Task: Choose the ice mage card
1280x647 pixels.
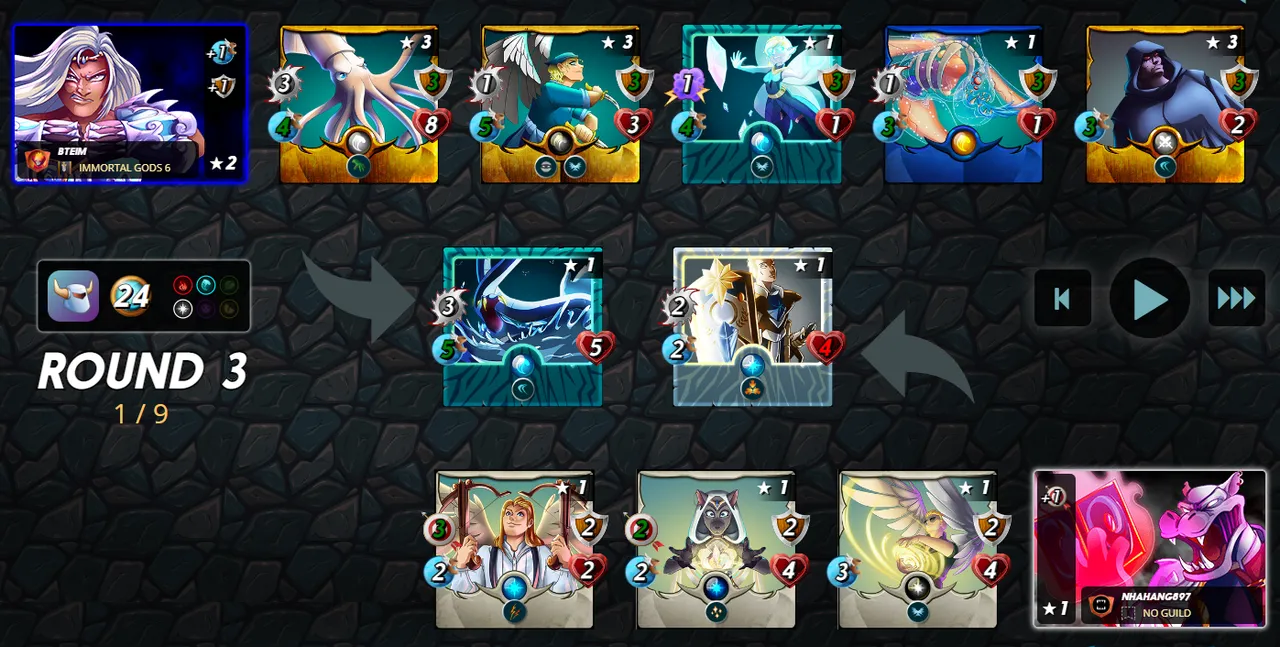Action: coord(762,104)
